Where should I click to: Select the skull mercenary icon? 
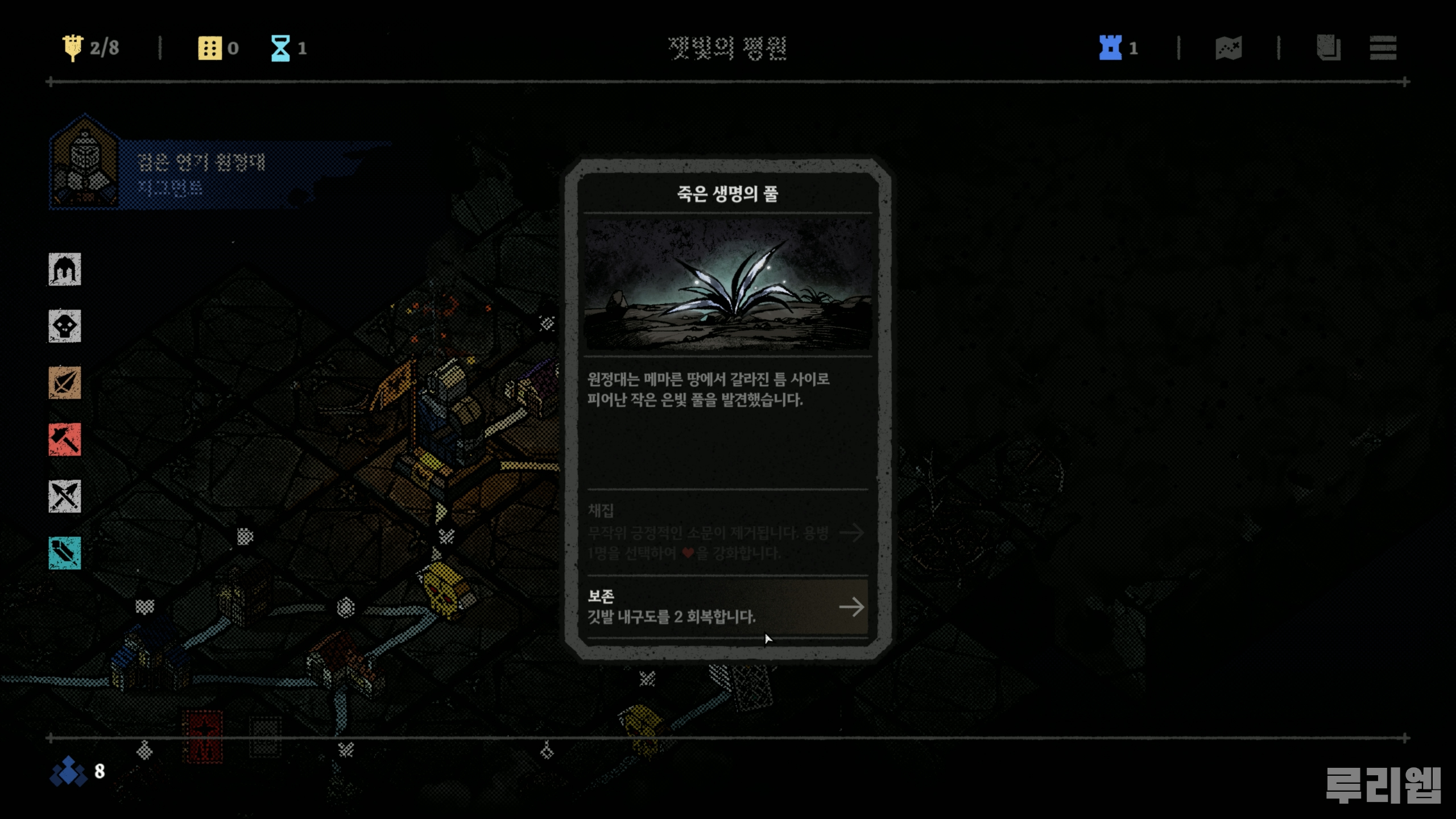pyautogui.click(x=65, y=326)
